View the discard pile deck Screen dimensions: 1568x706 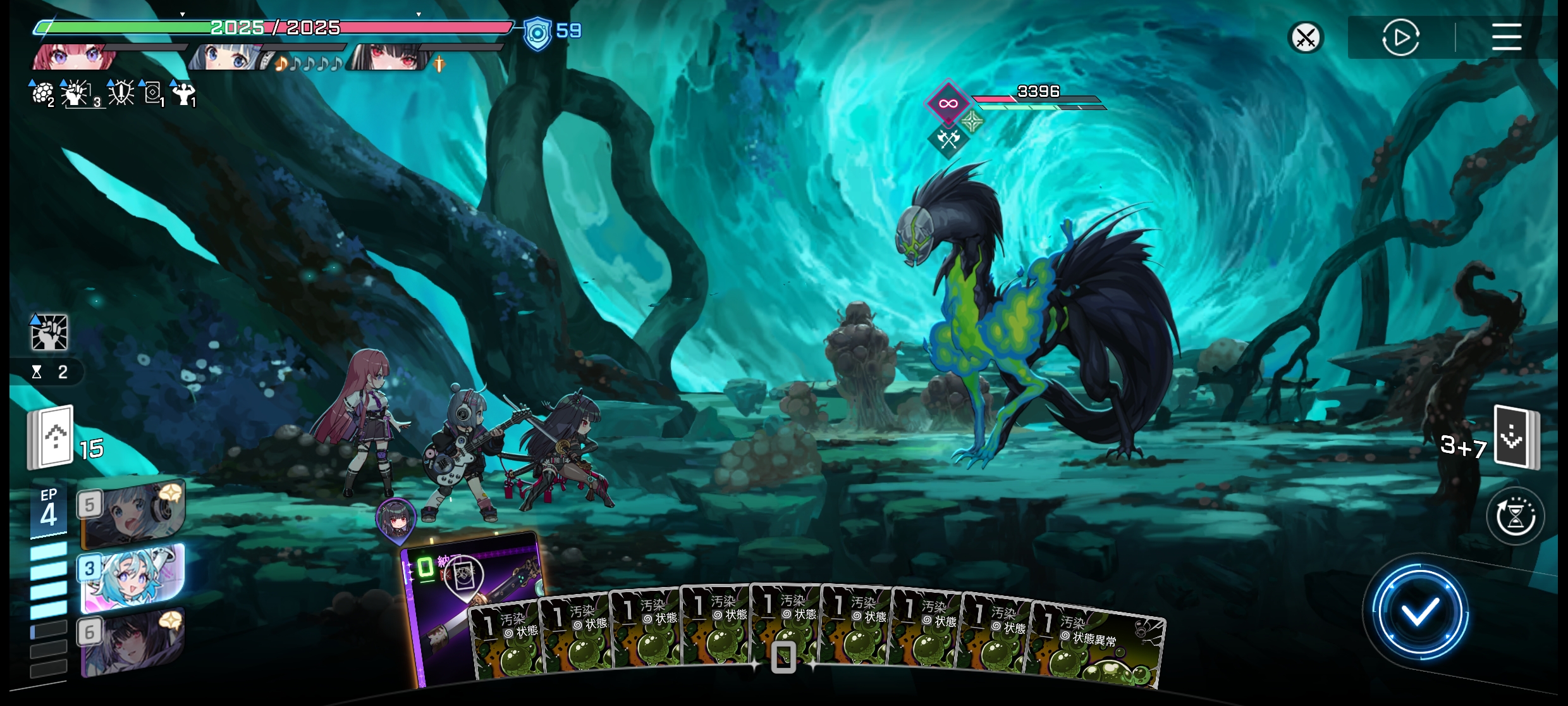point(1516,438)
